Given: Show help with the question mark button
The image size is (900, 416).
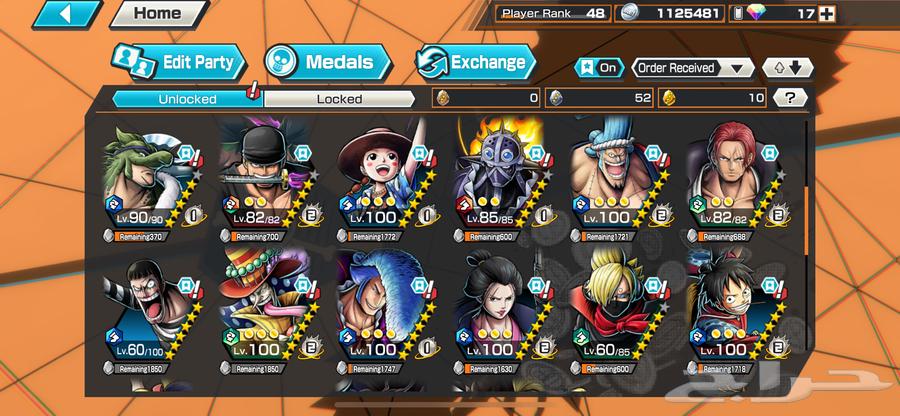Looking at the screenshot, I should (x=790, y=98).
